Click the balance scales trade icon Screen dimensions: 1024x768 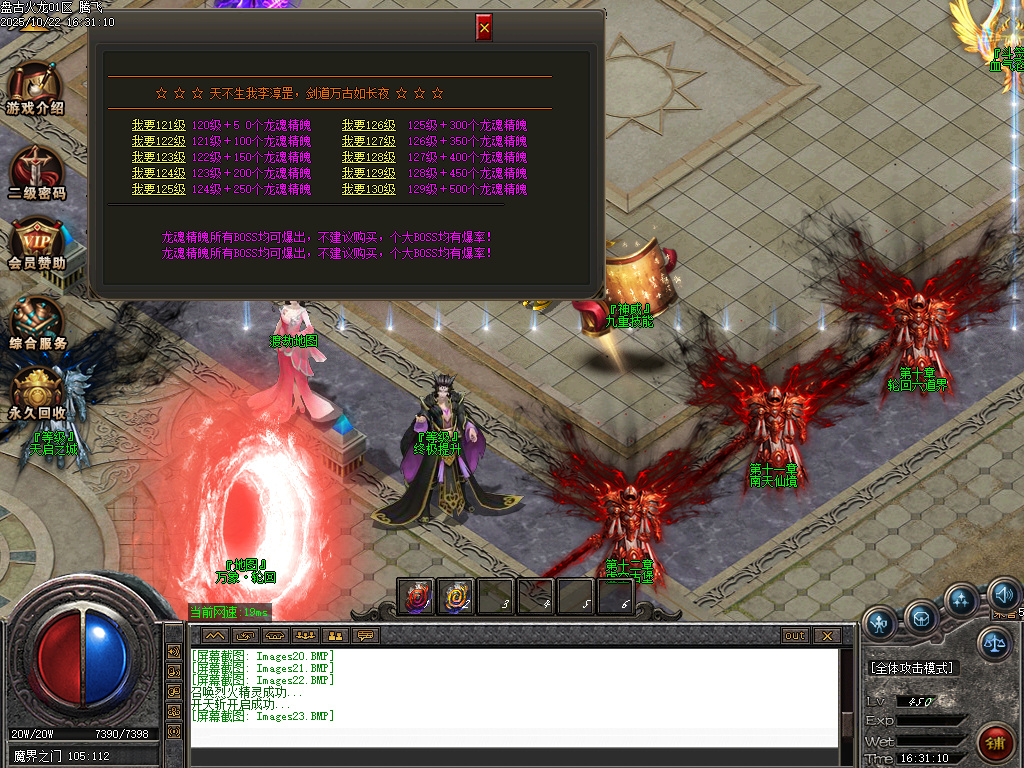pos(994,643)
